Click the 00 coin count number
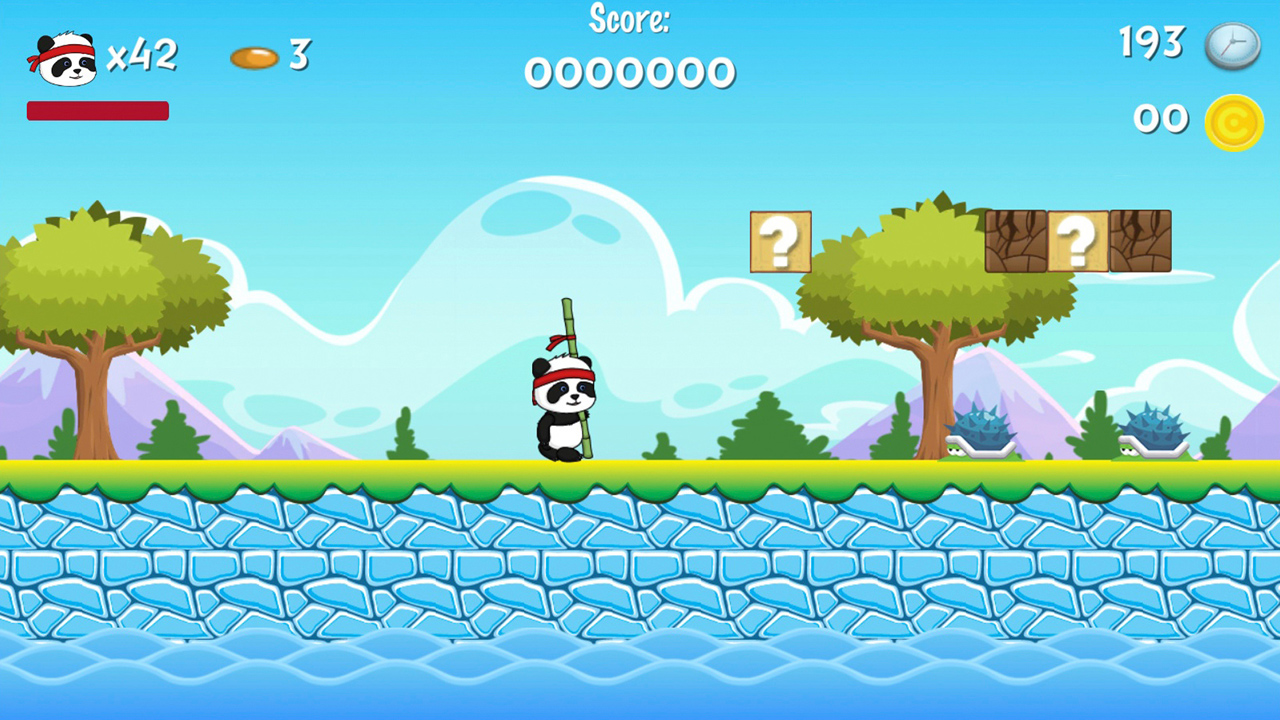This screenshot has width=1280, height=720. tap(1160, 119)
